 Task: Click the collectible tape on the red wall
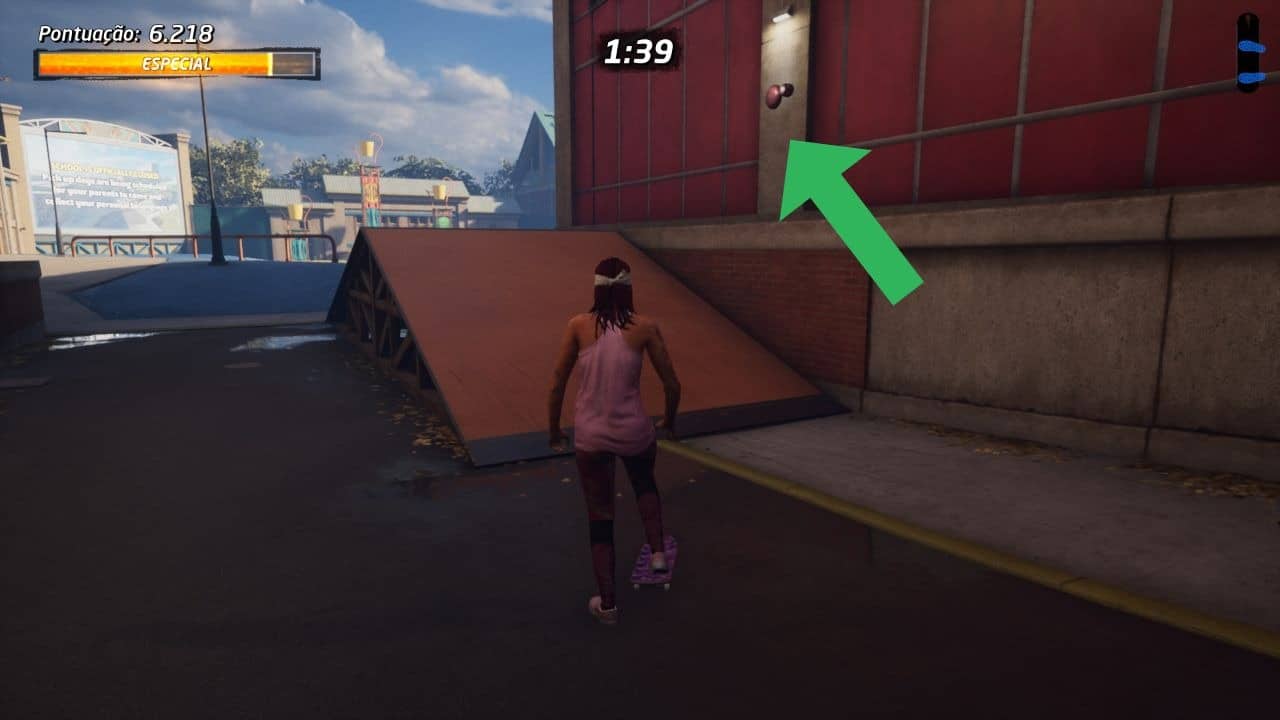777,96
